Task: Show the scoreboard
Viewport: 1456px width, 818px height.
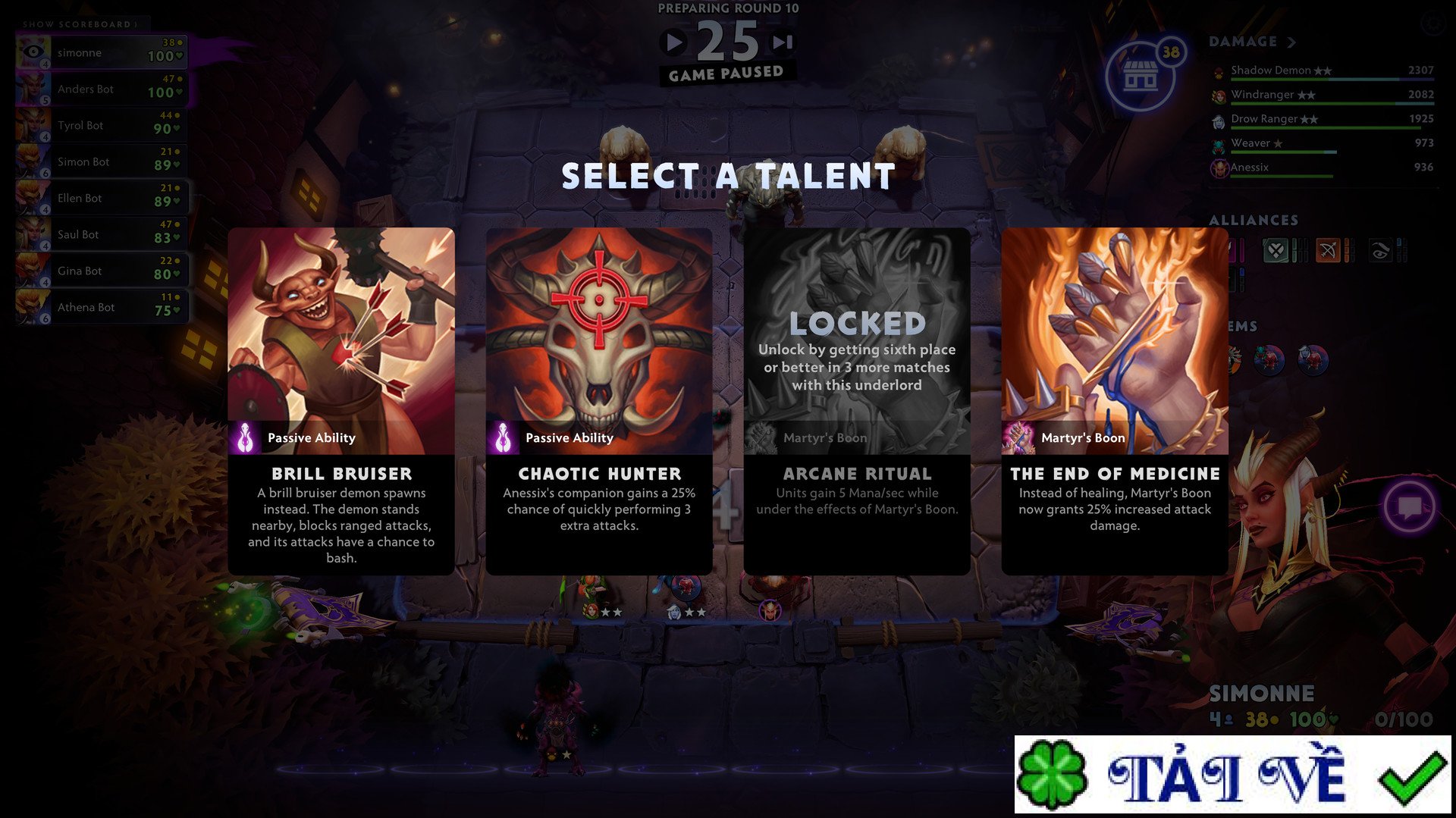Action: point(80,24)
